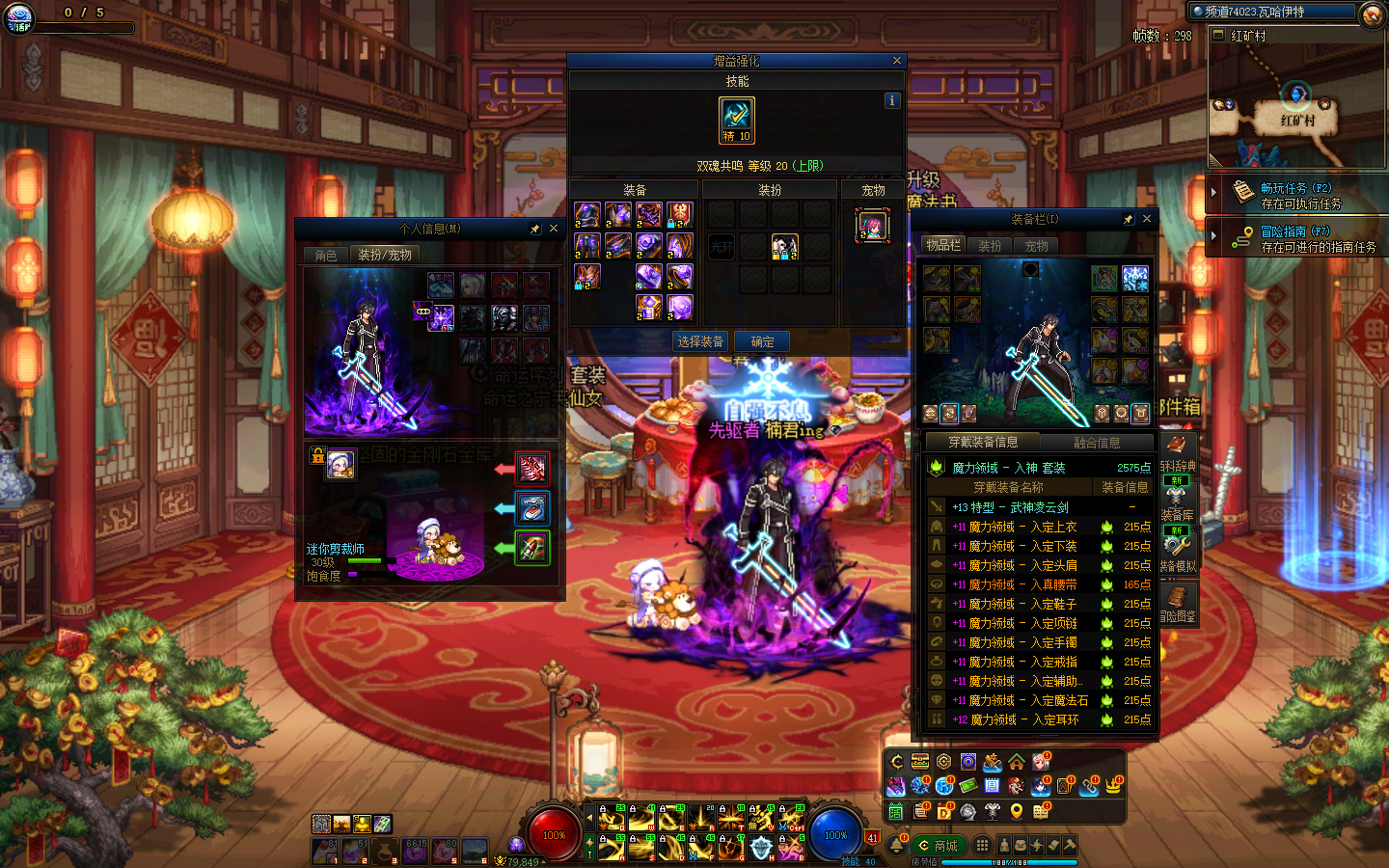1389x868 pixels.
Task: Show the 融合信息 tab
Action: [1097, 443]
